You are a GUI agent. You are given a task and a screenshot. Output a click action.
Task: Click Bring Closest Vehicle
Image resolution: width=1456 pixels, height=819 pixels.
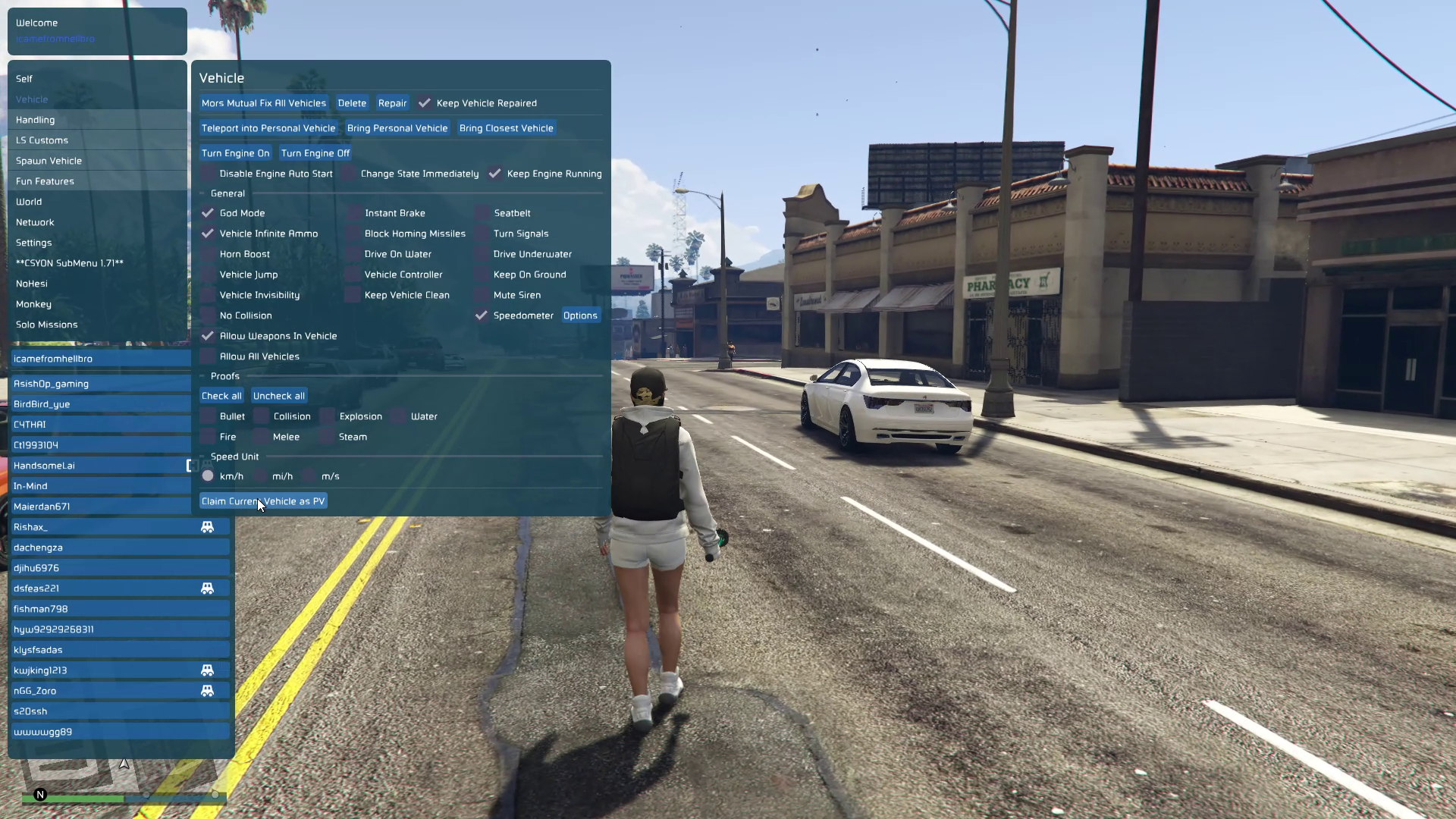click(506, 128)
